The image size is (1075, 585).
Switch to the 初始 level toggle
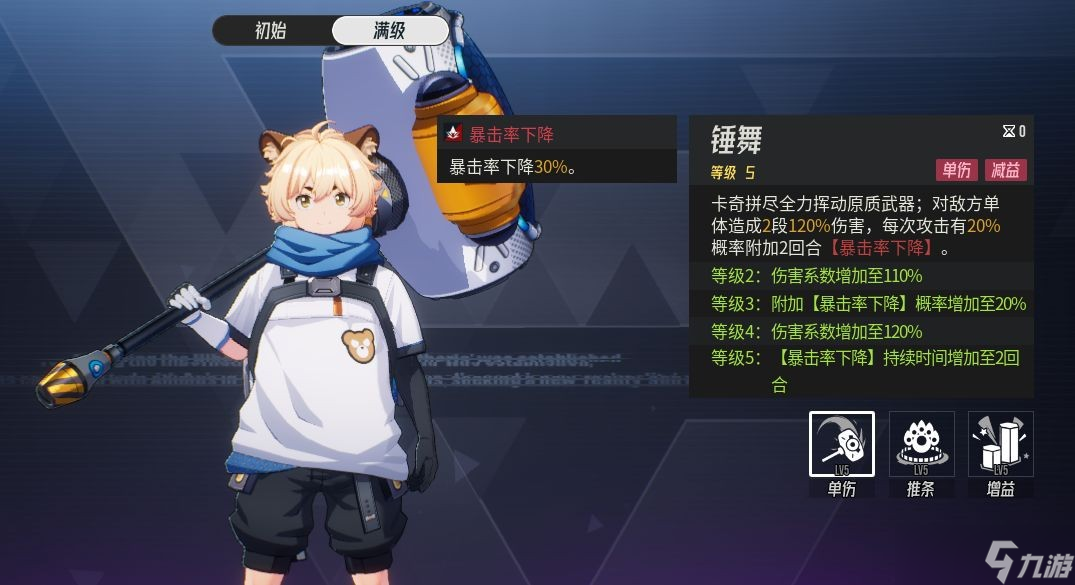coord(271,30)
